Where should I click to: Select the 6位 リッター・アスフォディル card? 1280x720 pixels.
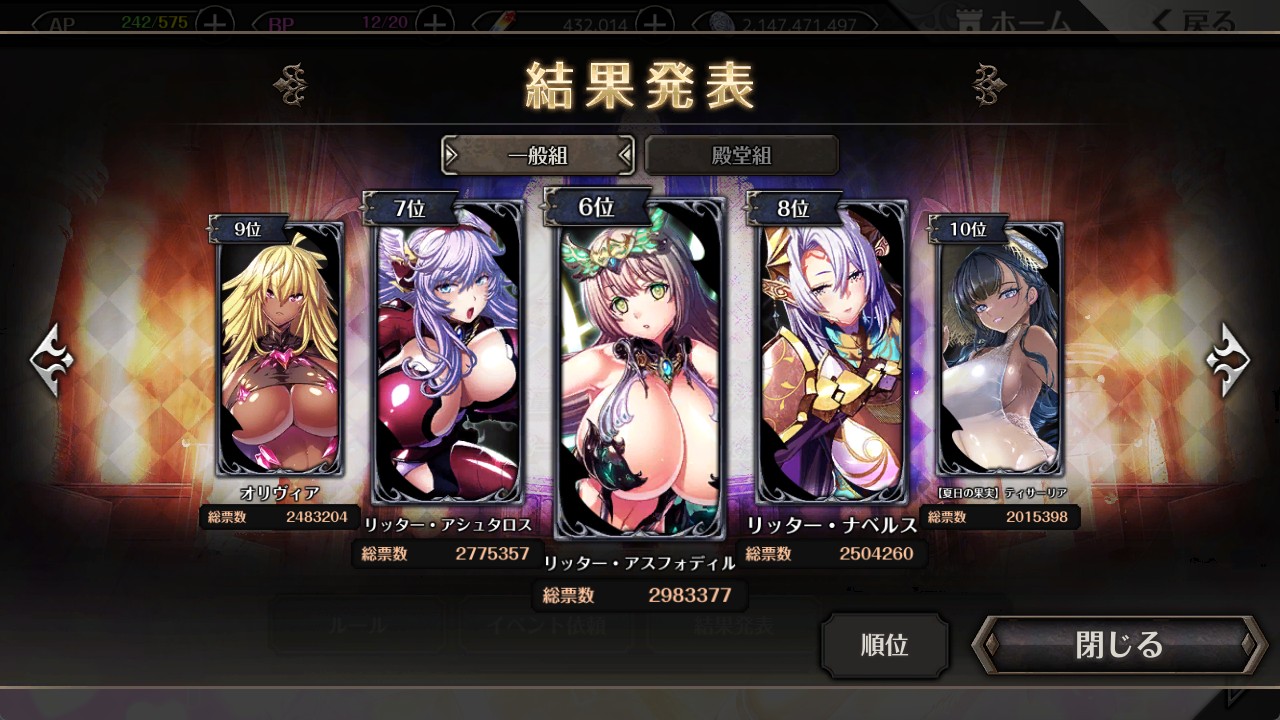[x=640, y=370]
